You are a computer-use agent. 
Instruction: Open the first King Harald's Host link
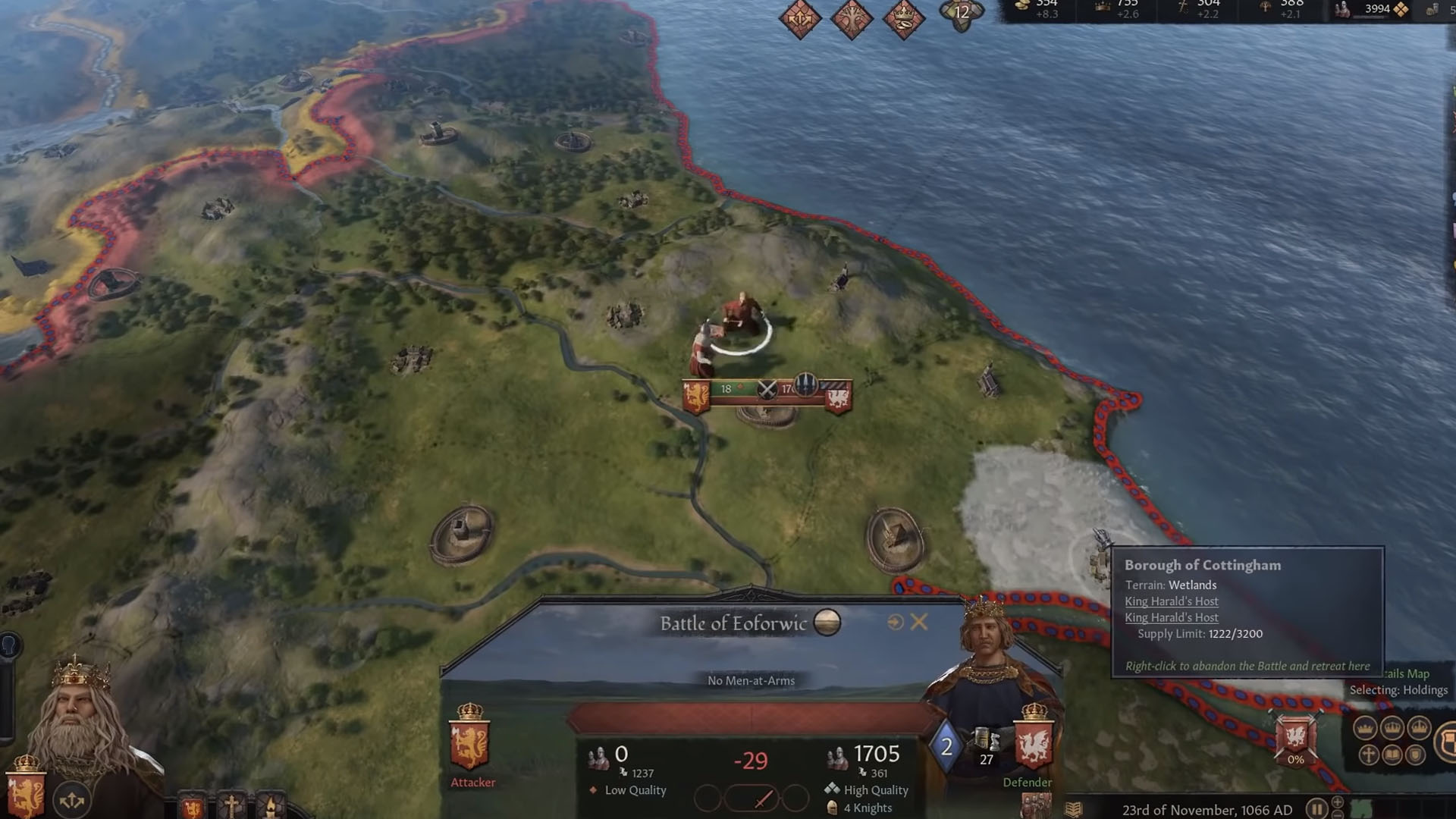[x=1171, y=601]
